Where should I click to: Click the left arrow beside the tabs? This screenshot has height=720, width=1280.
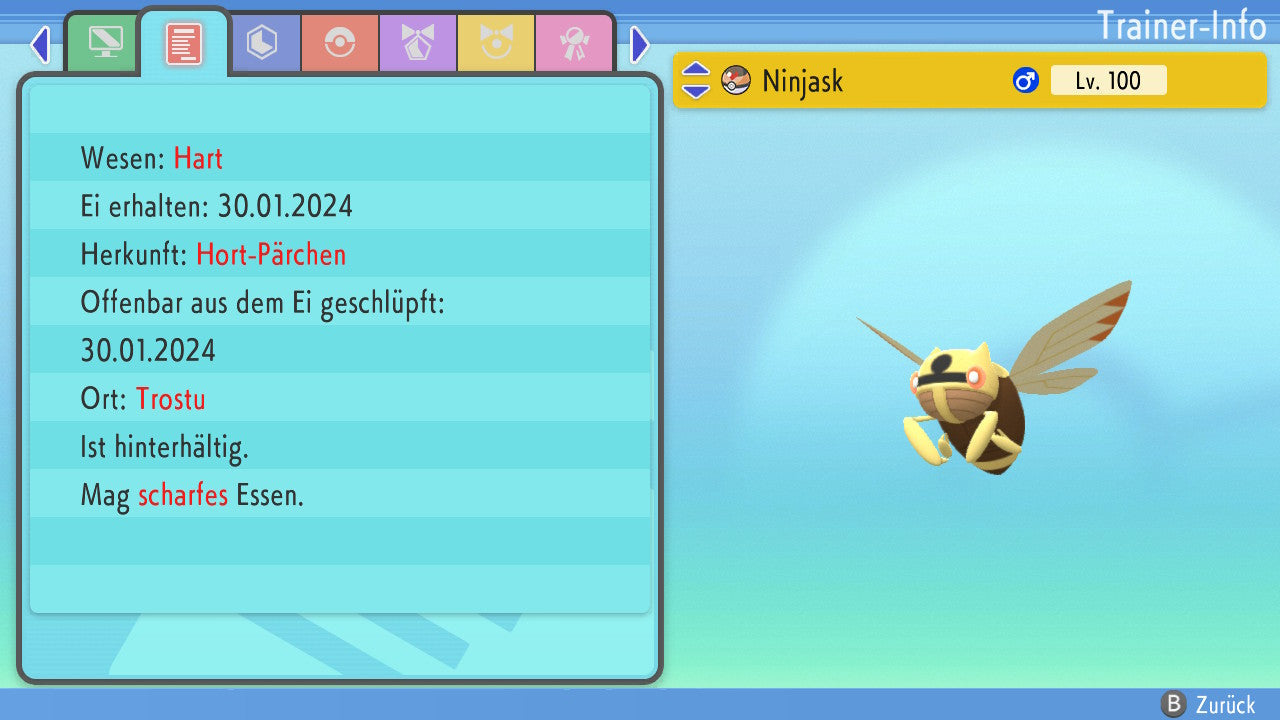pos(40,44)
